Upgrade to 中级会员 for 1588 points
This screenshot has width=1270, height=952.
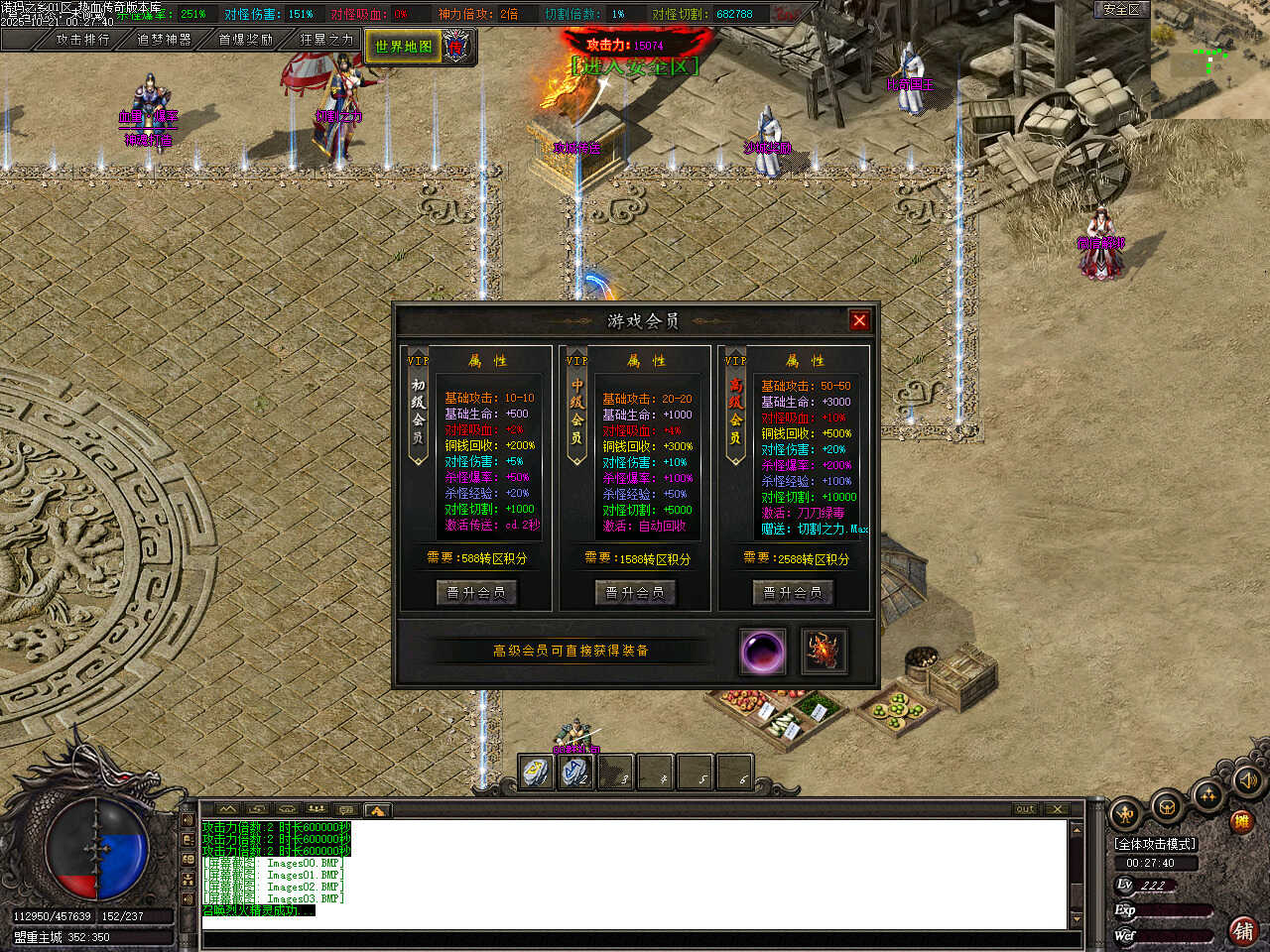pos(635,592)
